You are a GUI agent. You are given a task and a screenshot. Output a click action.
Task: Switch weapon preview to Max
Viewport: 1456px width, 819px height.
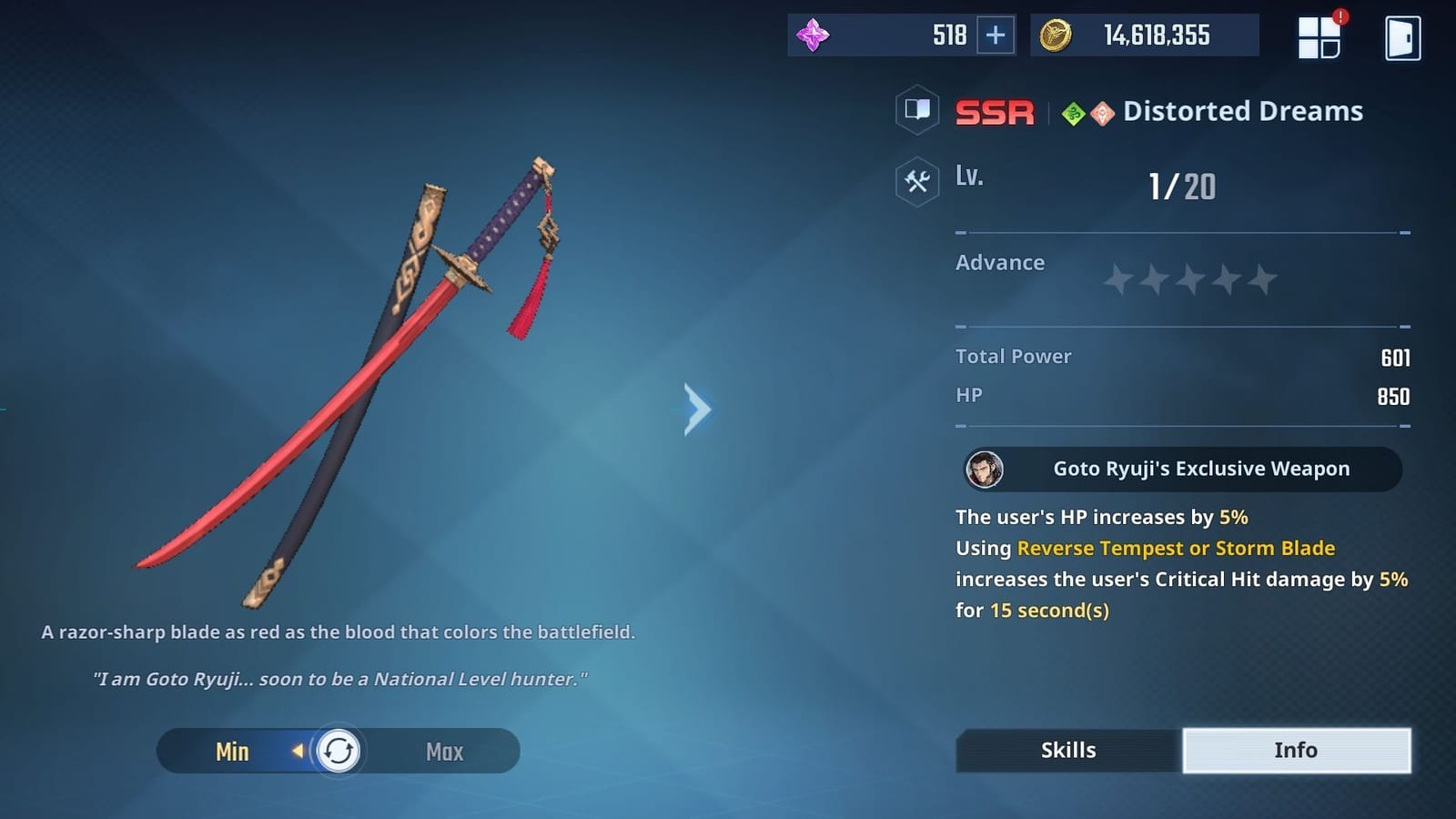point(443,752)
